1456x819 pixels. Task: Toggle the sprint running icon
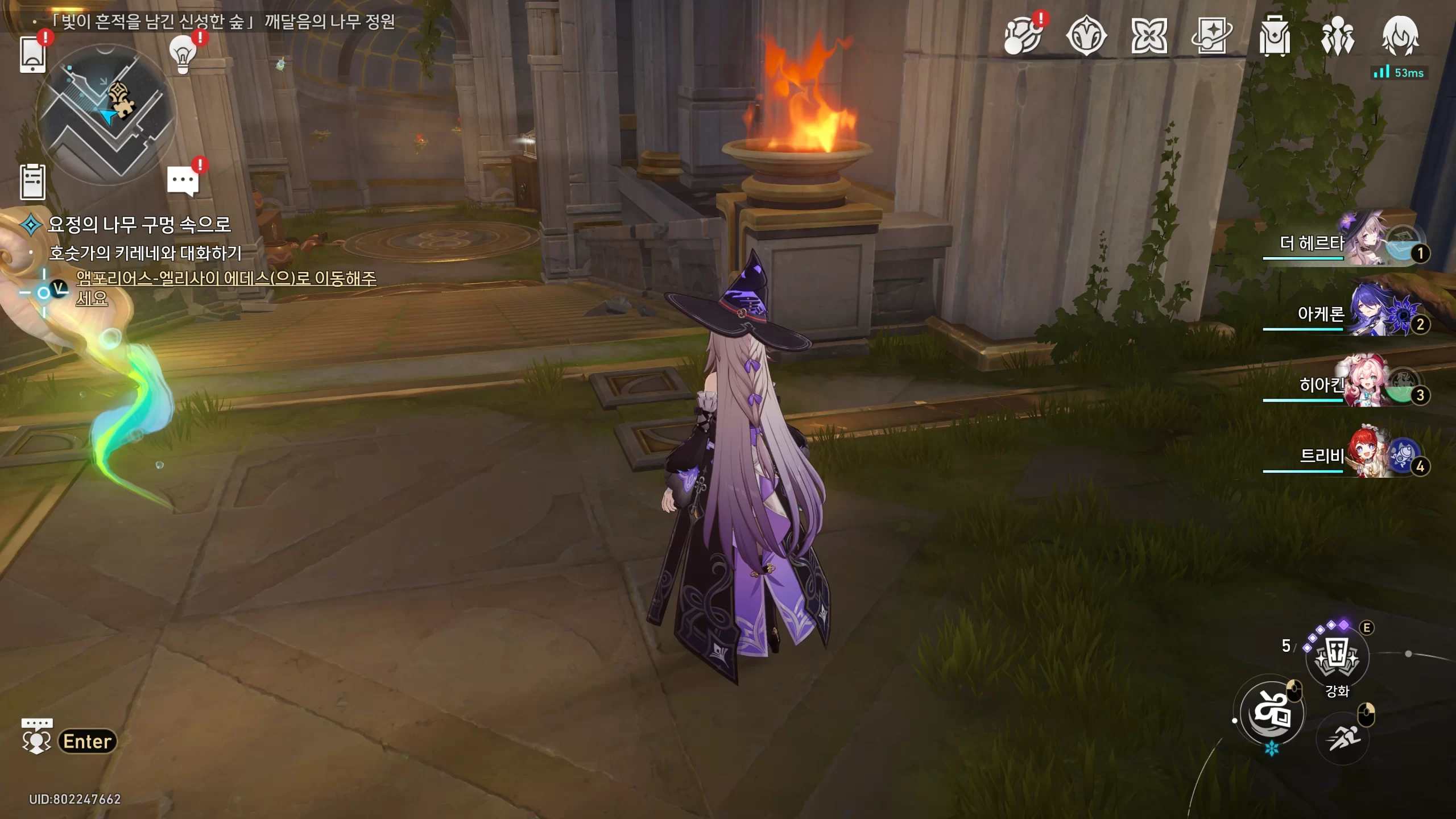(1343, 738)
